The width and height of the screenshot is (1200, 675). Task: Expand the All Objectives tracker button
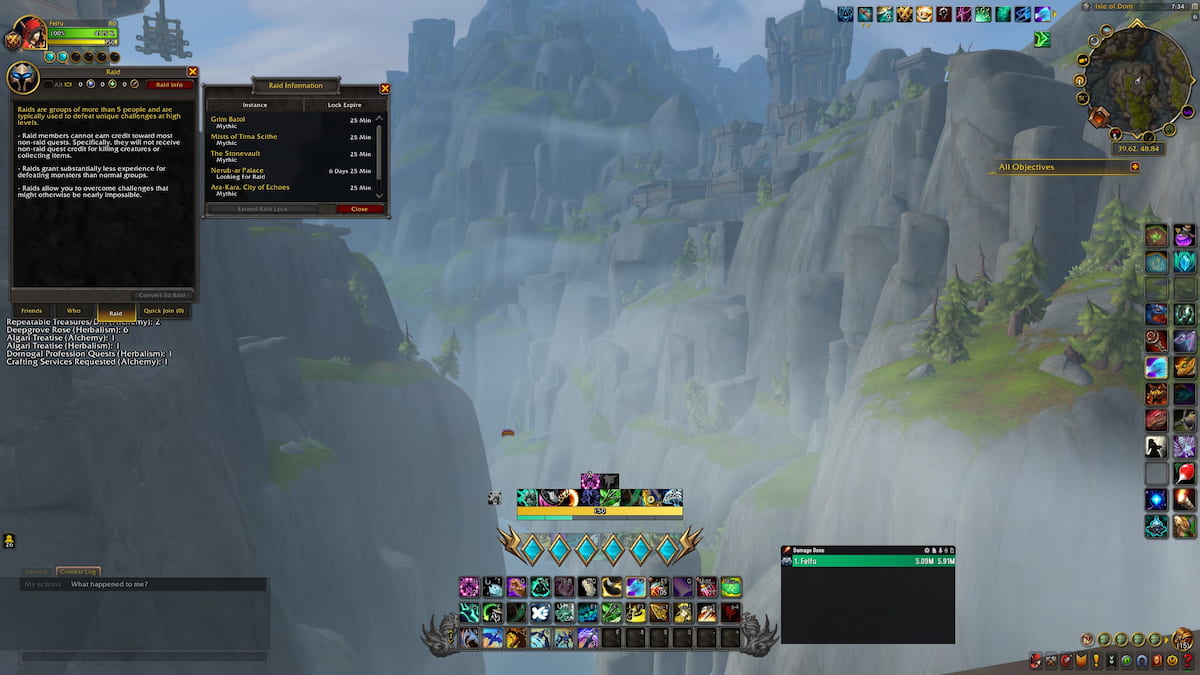1135,167
